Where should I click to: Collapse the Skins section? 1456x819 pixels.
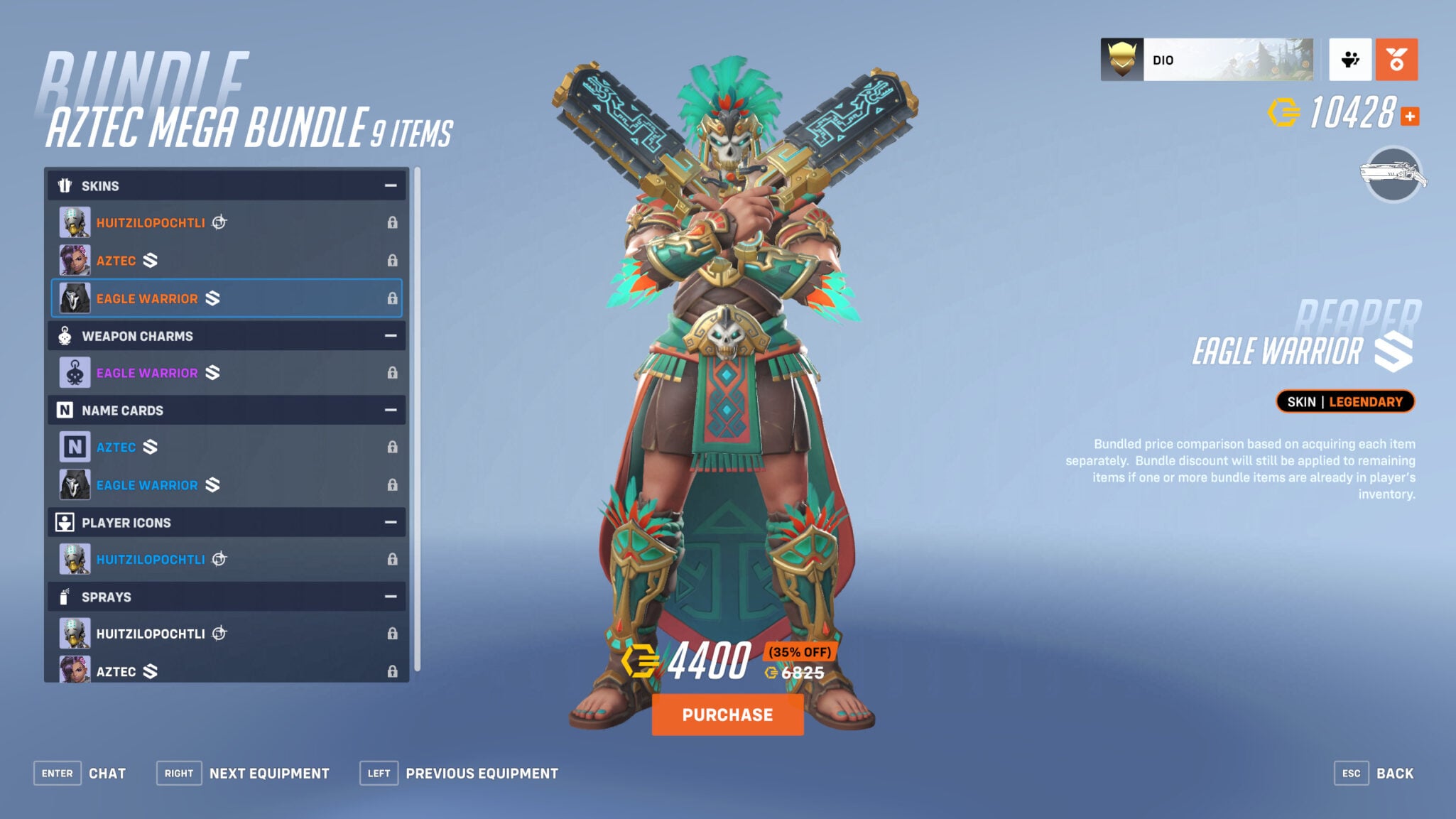(x=390, y=185)
